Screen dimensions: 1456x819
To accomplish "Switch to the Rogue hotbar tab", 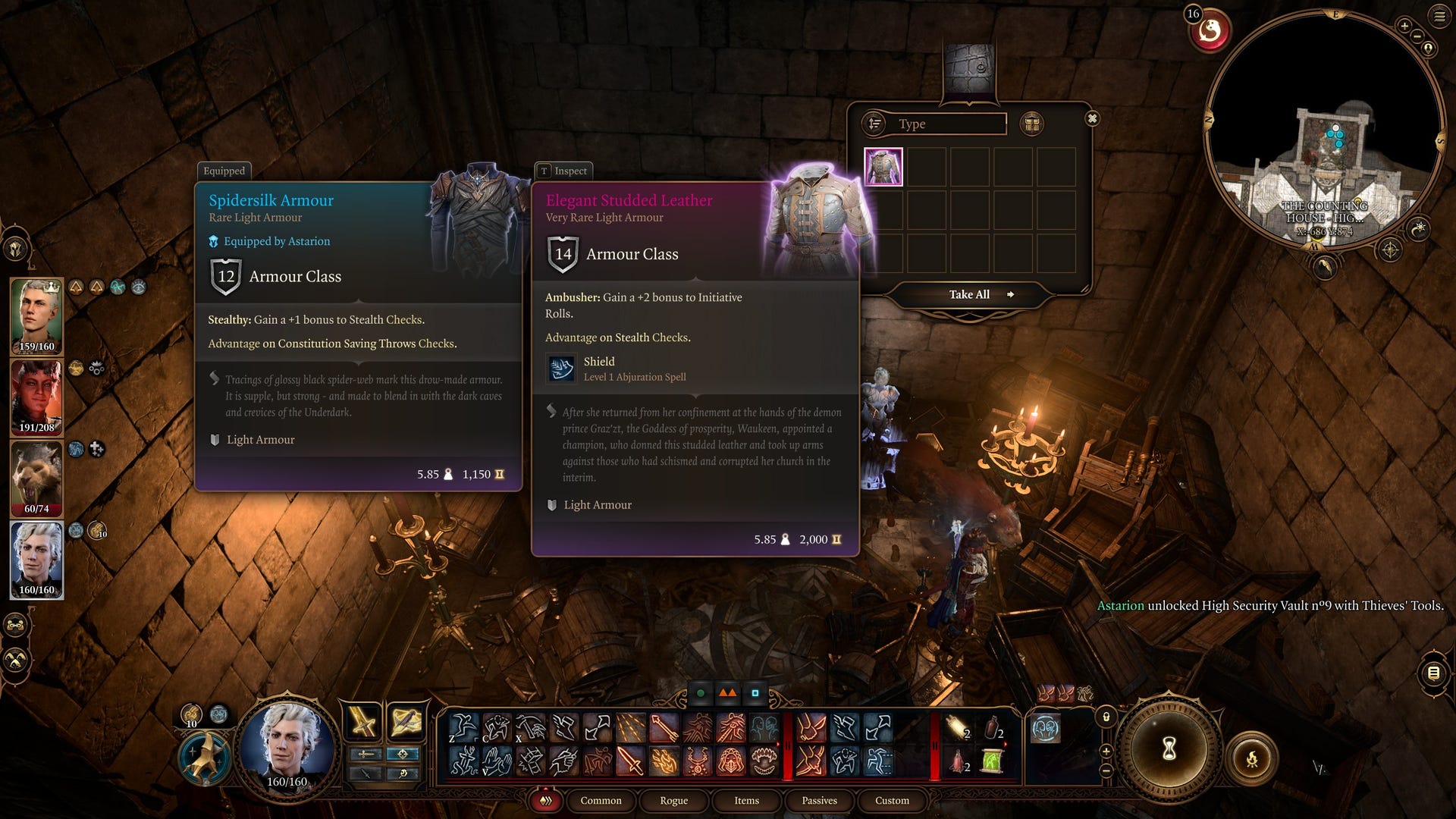I will click(673, 800).
